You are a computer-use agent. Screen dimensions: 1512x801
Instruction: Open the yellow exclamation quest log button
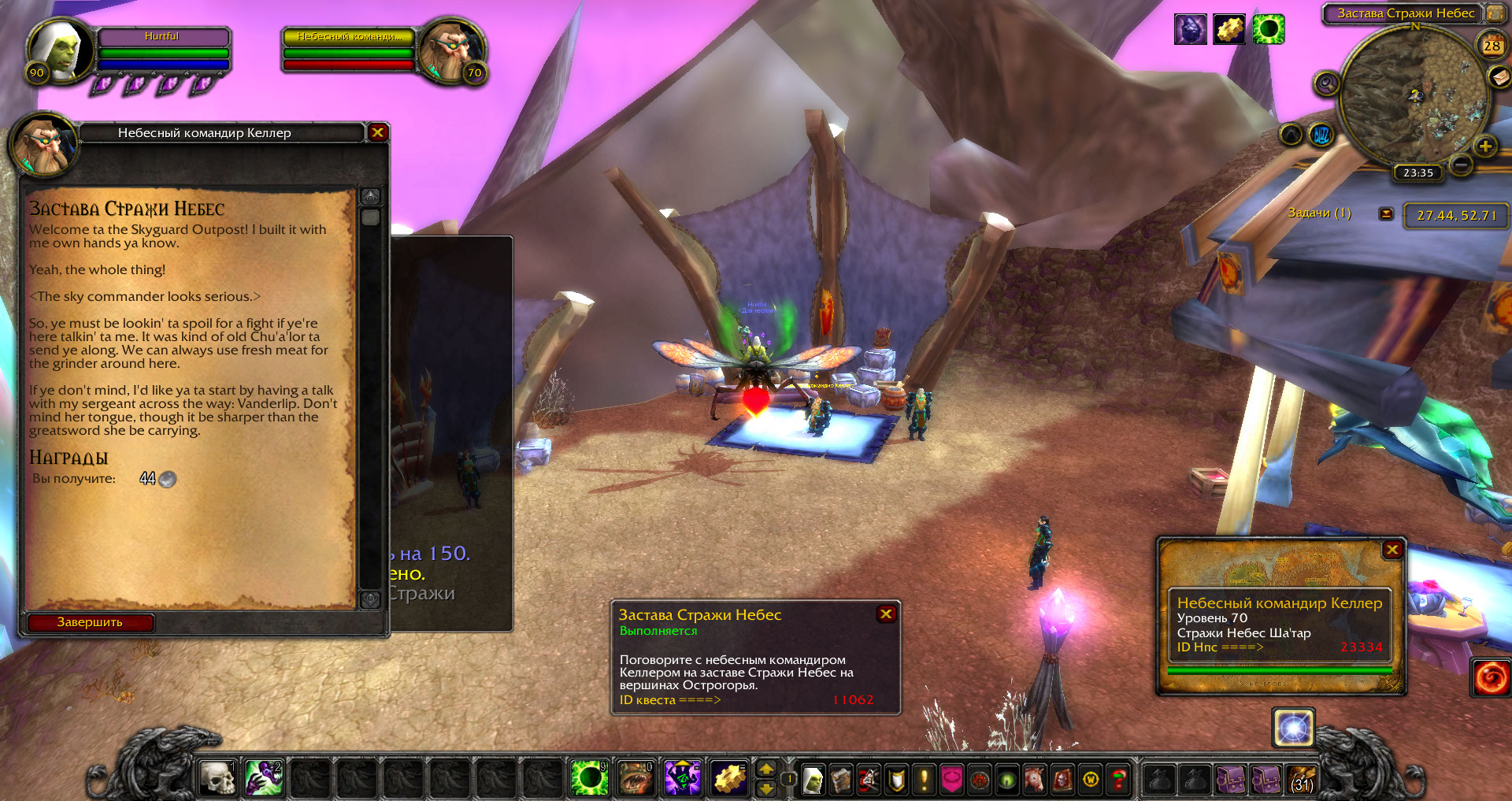click(x=924, y=780)
